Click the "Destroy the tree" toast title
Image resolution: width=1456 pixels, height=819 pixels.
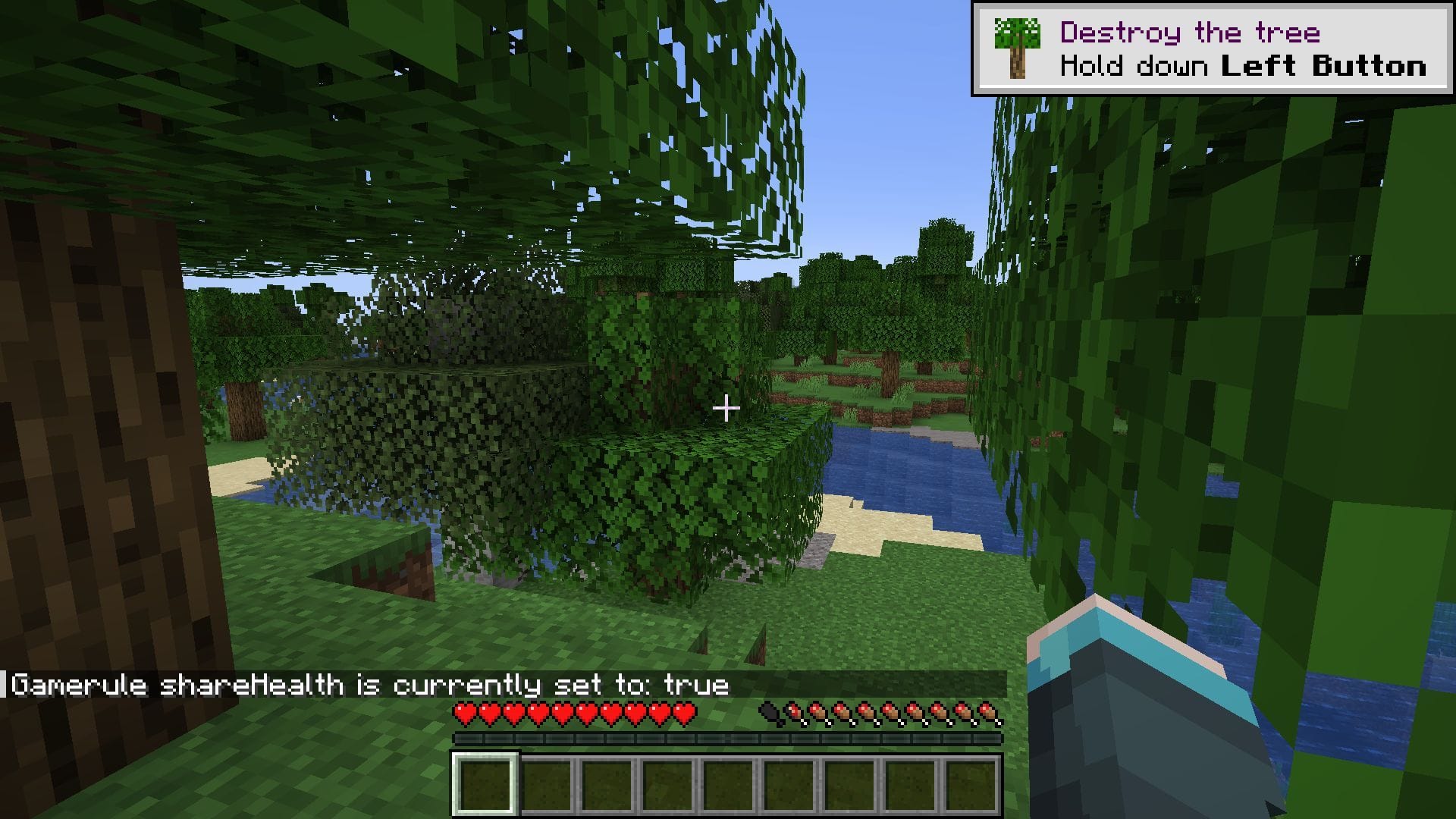click(x=1191, y=32)
